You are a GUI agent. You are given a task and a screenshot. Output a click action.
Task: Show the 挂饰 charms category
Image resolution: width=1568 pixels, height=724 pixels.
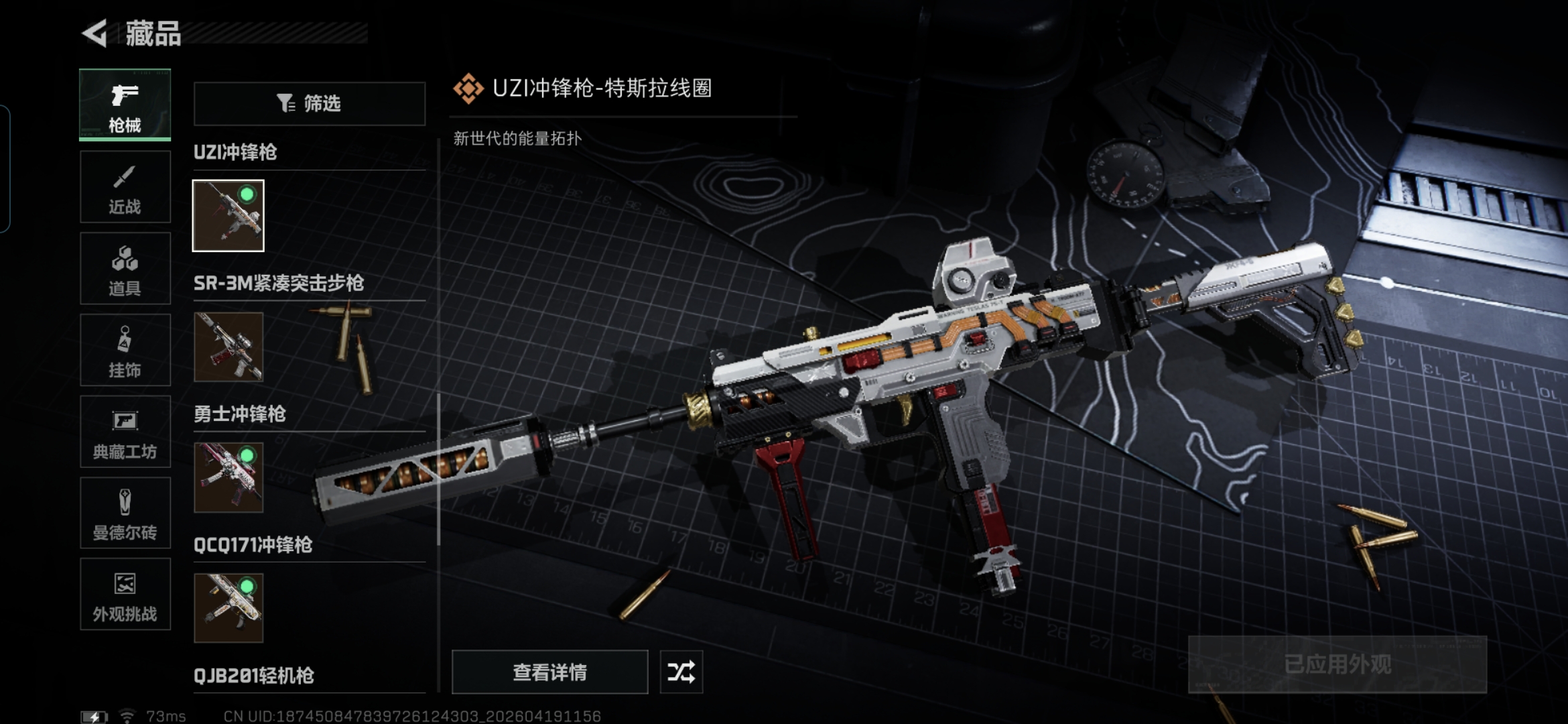pyautogui.click(x=125, y=350)
